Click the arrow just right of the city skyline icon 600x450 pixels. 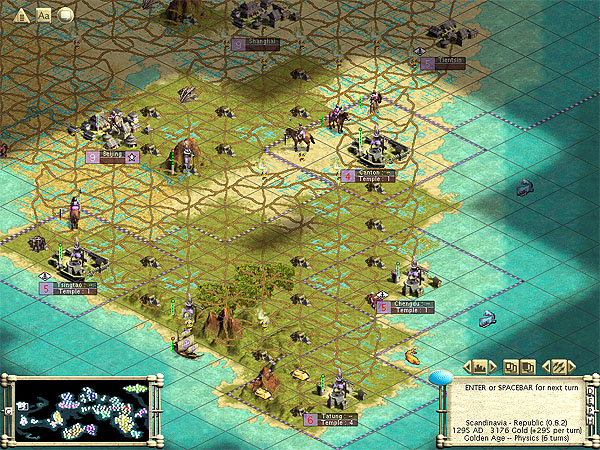coord(495,367)
